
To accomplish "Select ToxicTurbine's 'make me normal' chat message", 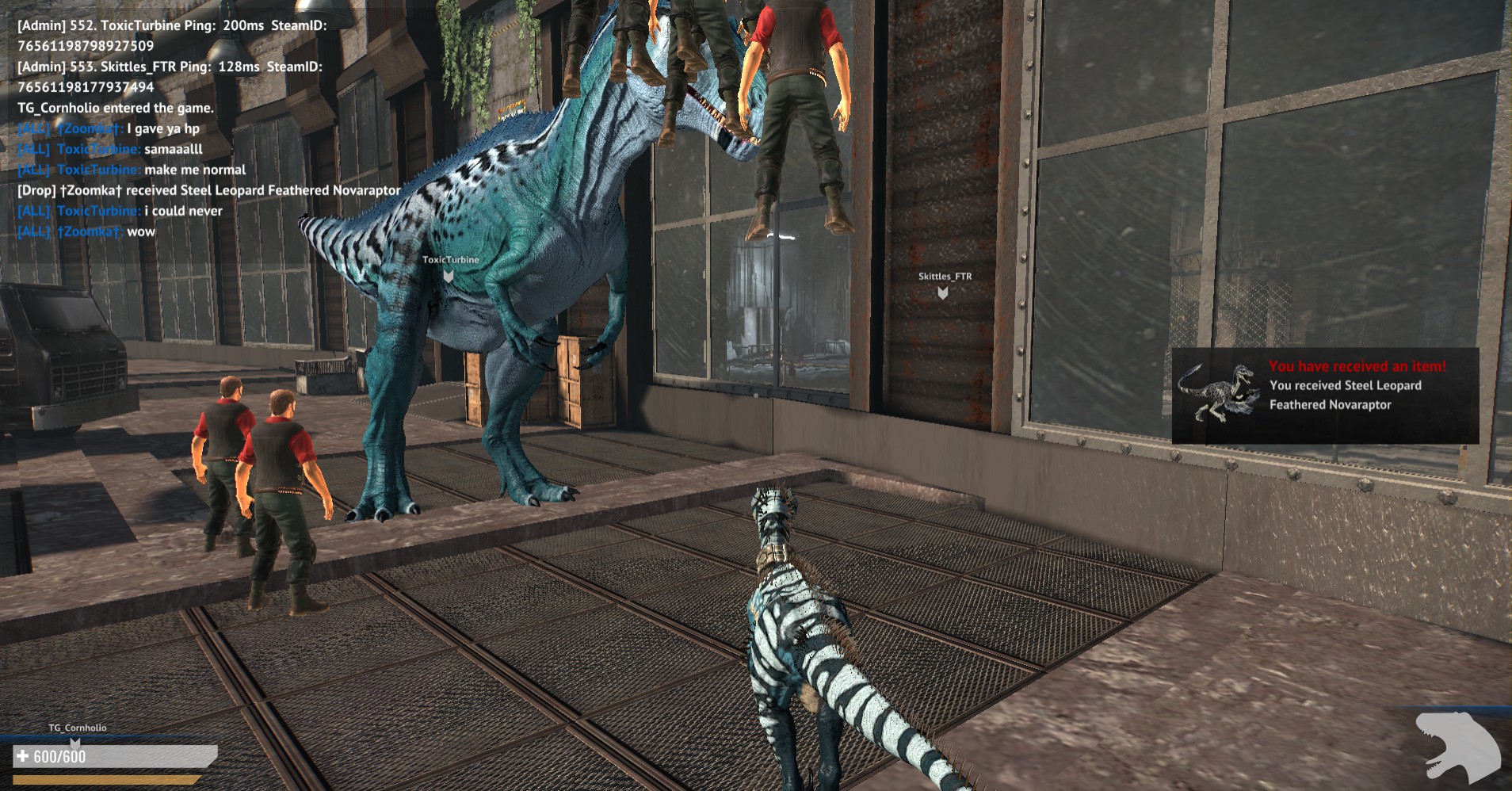I will [195, 170].
